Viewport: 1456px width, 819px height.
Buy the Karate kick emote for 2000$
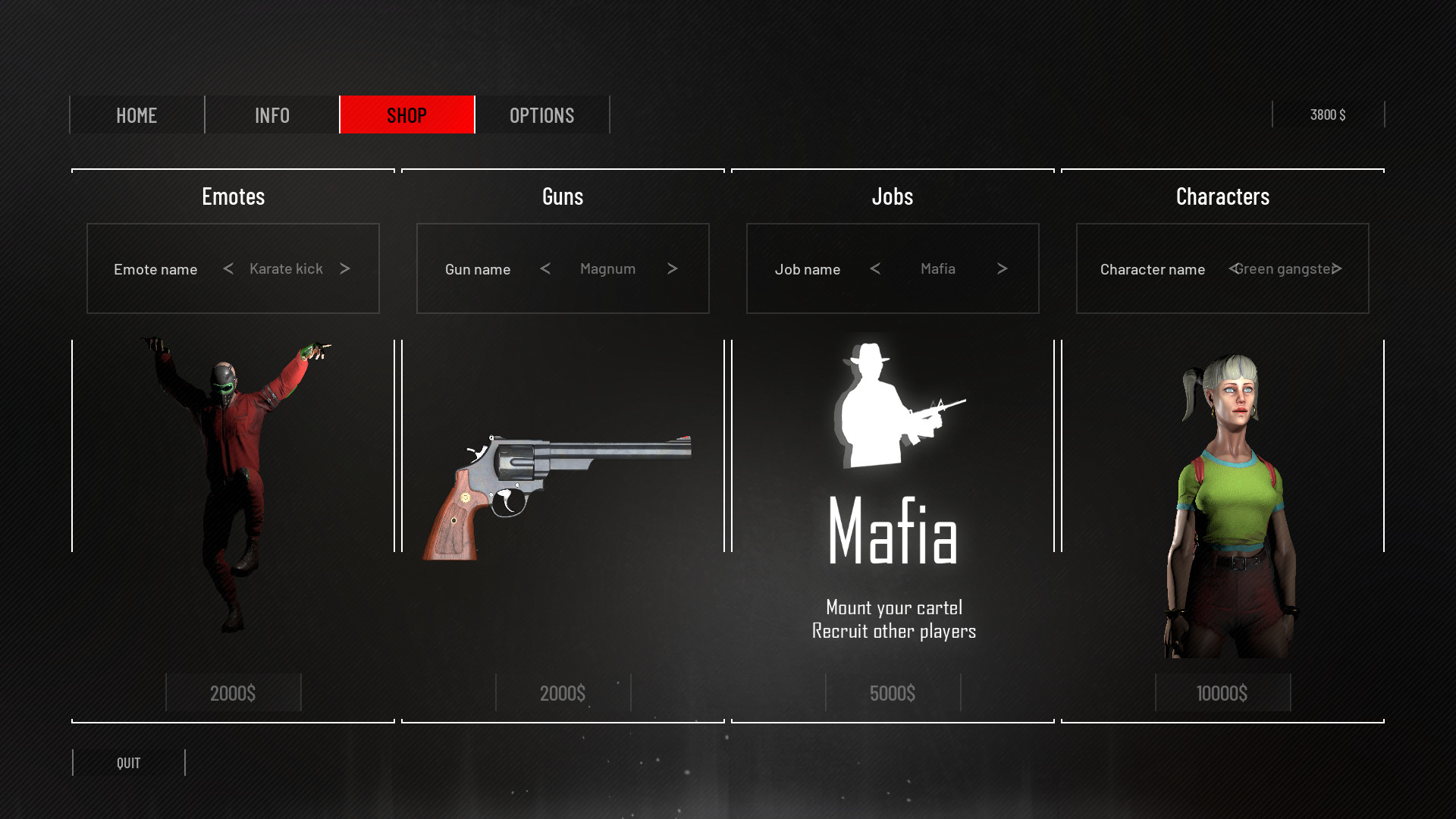[233, 692]
